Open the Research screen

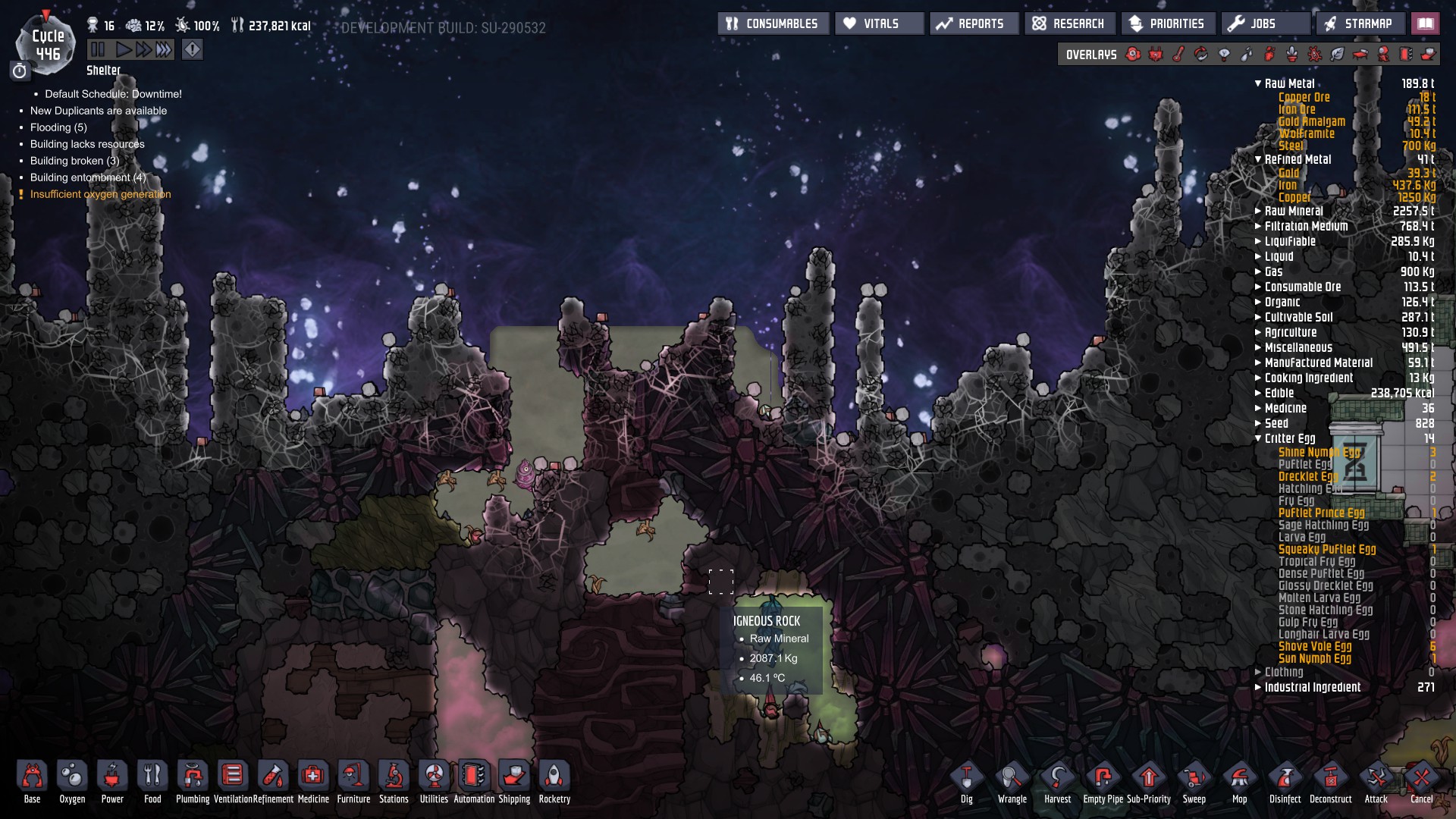tap(1069, 24)
